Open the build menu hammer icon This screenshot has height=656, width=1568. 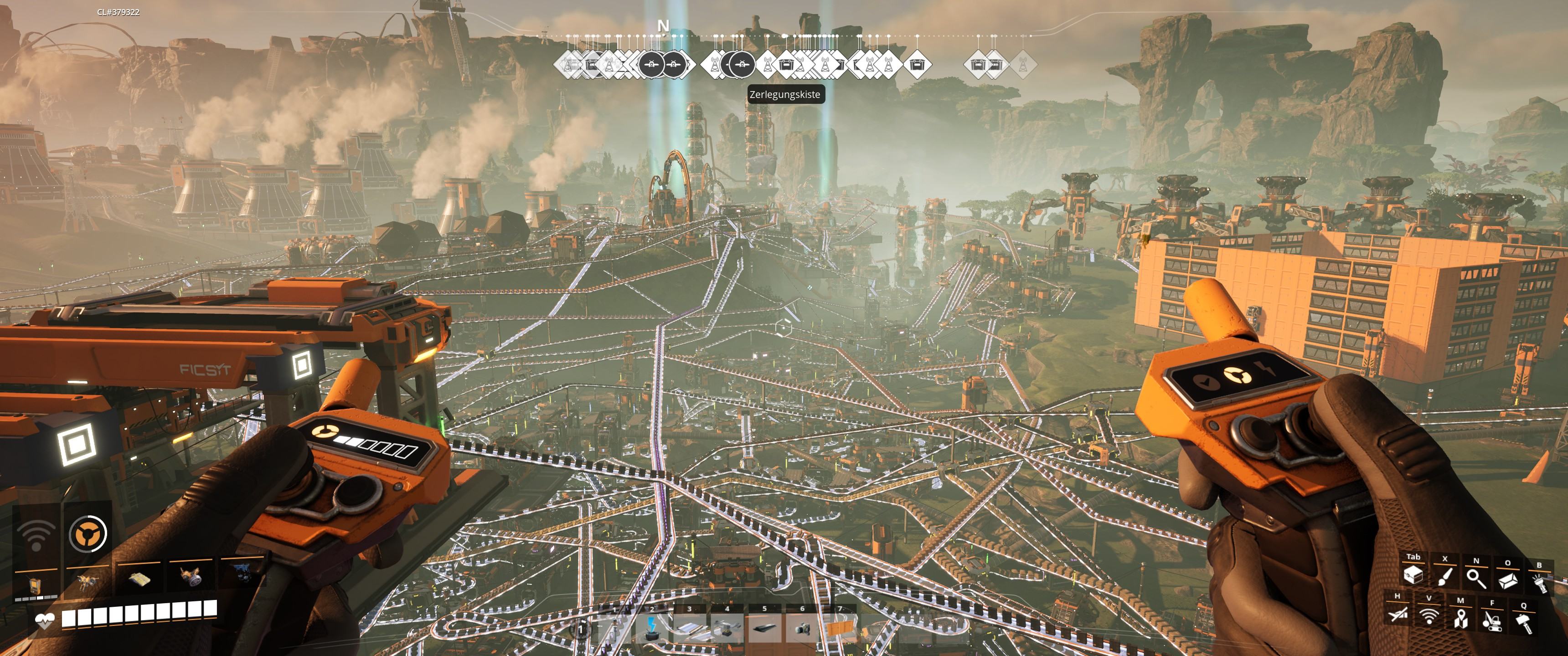(1524, 623)
